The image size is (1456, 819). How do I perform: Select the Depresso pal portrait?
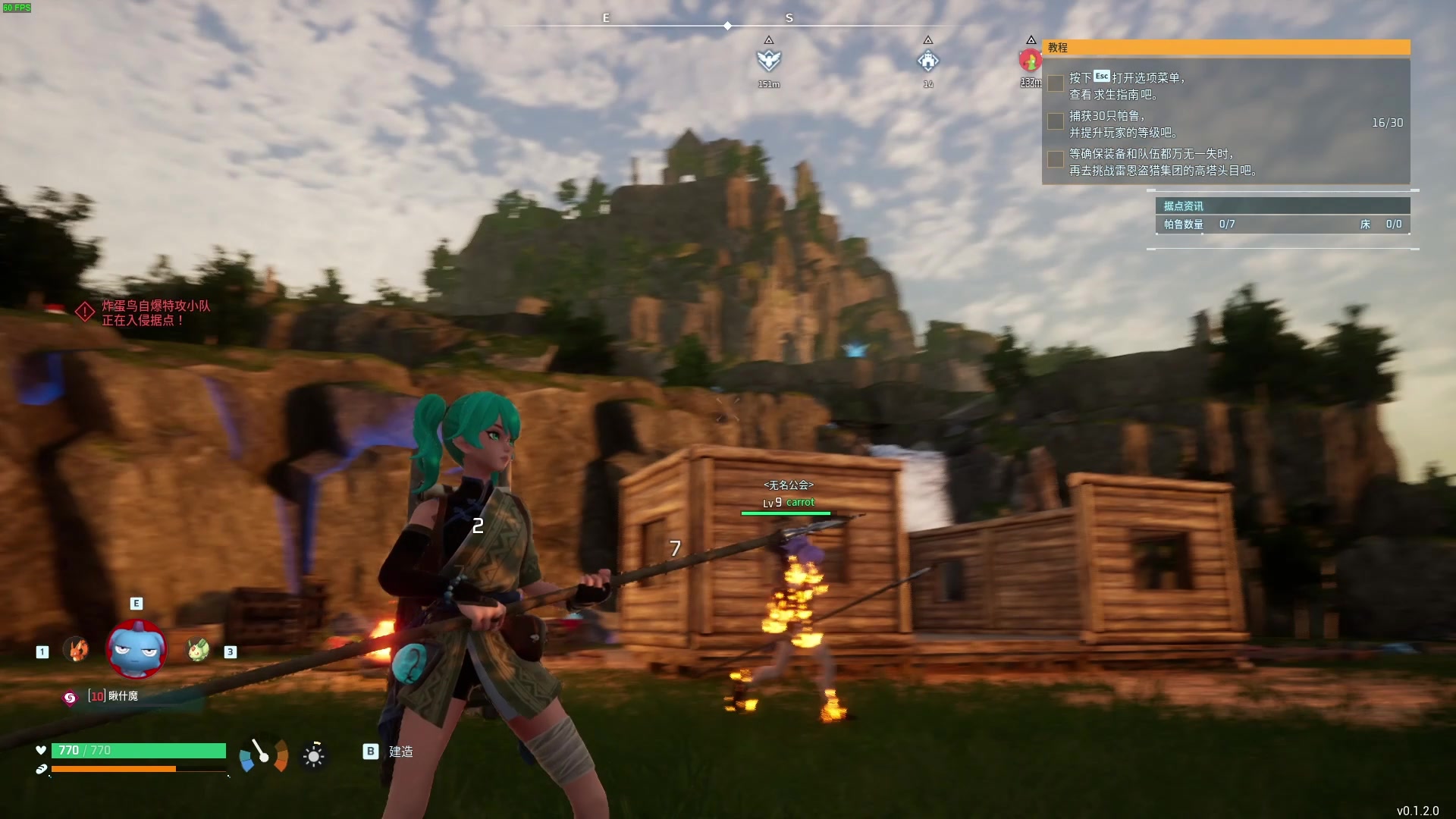pyautogui.click(x=136, y=649)
